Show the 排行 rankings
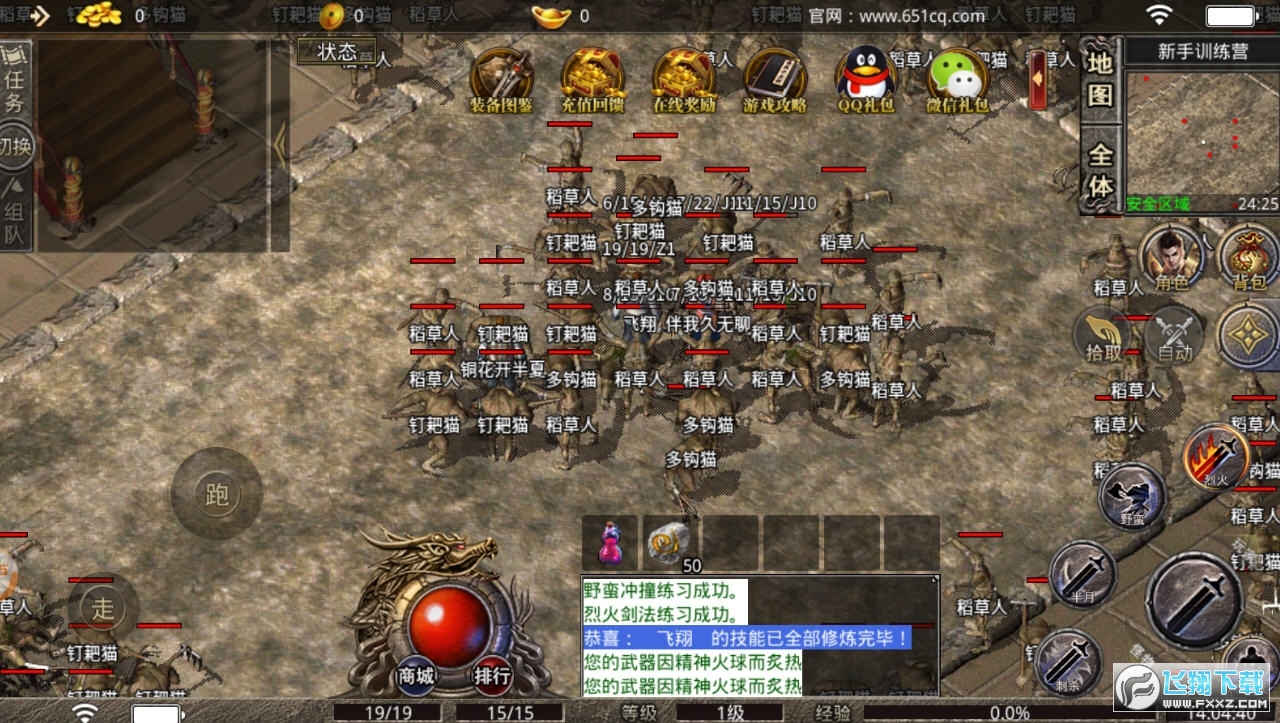This screenshot has width=1280, height=723. pyautogui.click(x=493, y=675)
